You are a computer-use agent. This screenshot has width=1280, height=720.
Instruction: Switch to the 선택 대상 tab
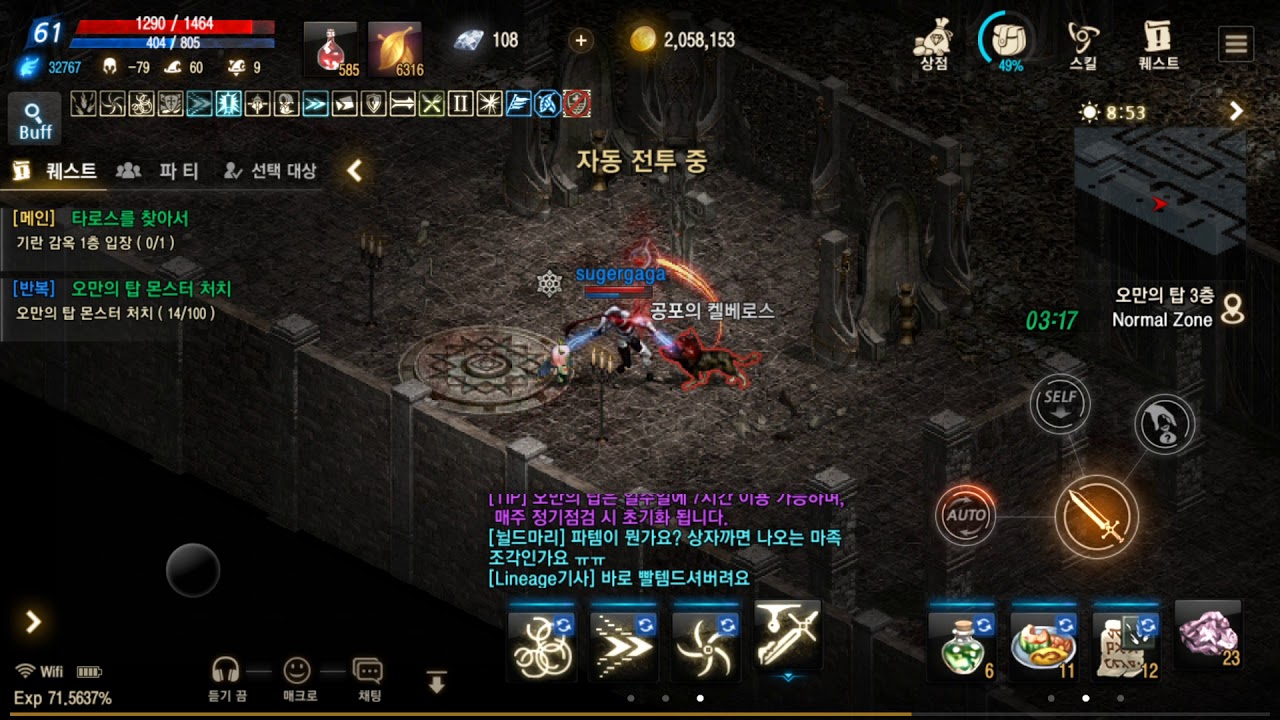click(x=270, y=171)
